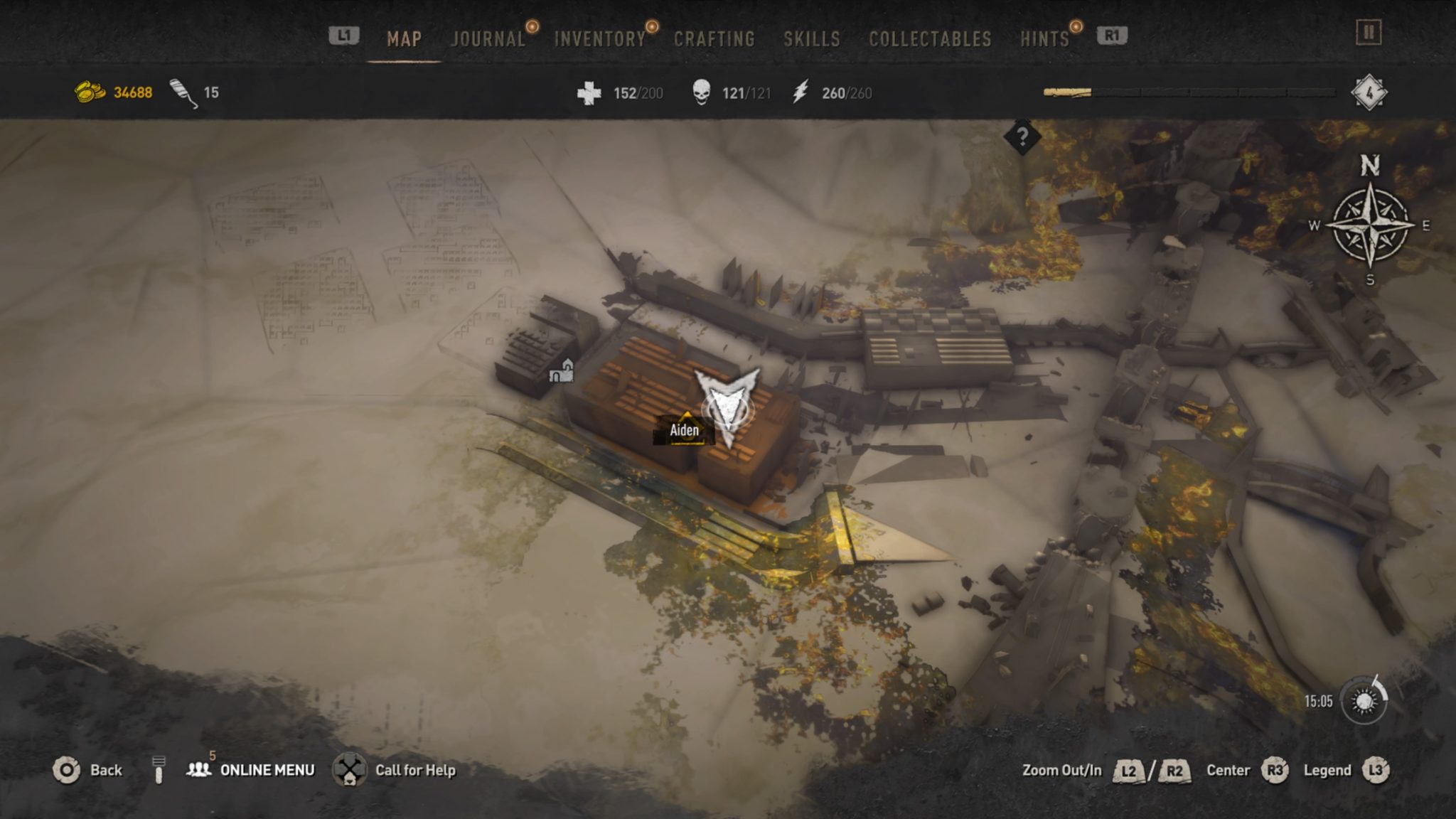1456x819 pixels.
Task: Select the lockpick counter icon
Action: [180, 91]
